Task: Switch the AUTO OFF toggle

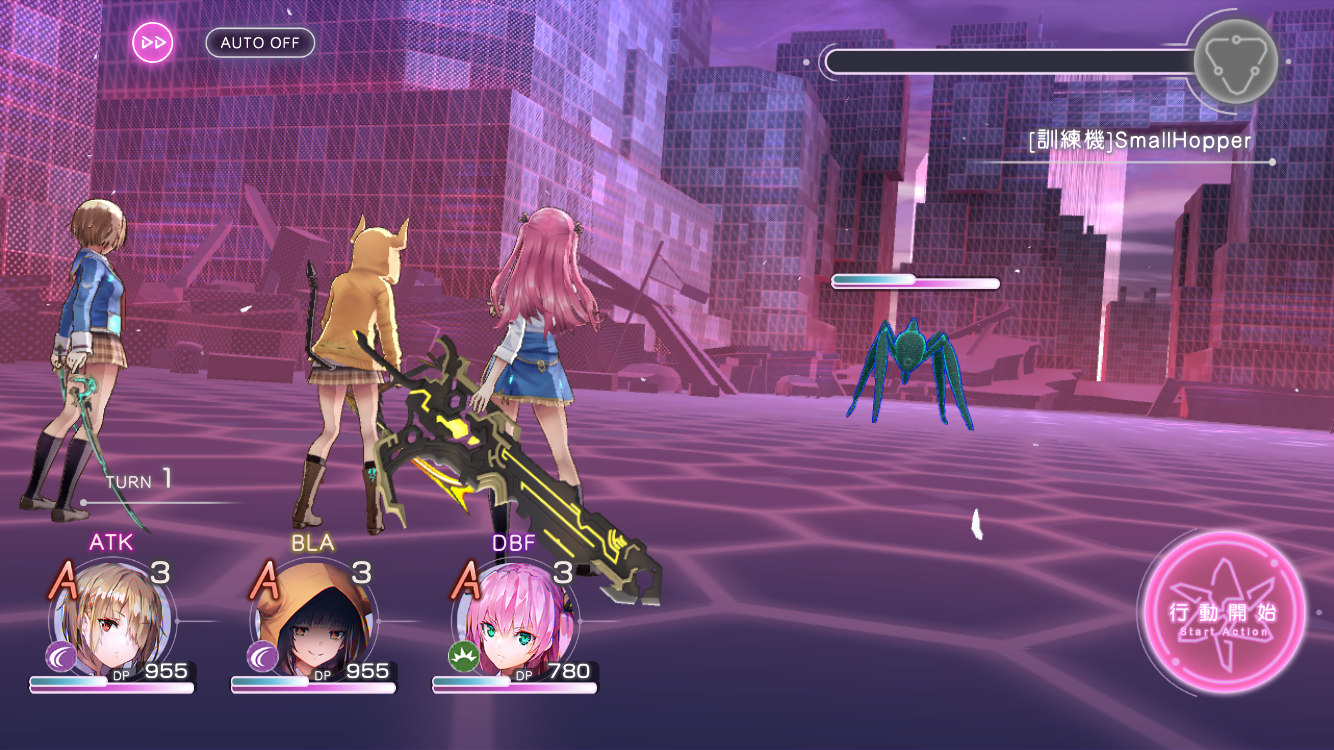Action: click(x=260, y=43)
